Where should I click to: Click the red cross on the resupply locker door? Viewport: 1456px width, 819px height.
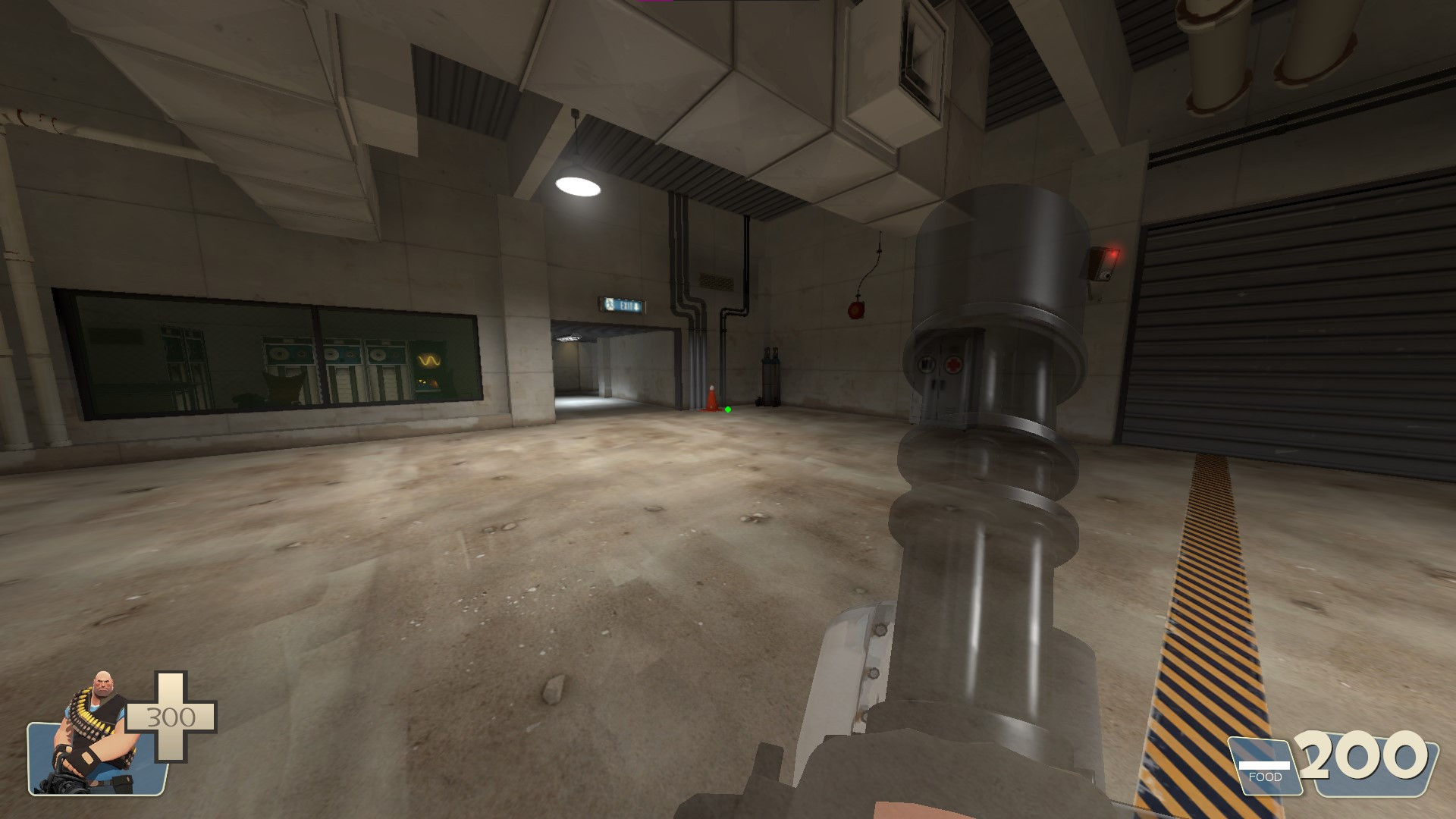pyautogui.click(x=953, y=365)
